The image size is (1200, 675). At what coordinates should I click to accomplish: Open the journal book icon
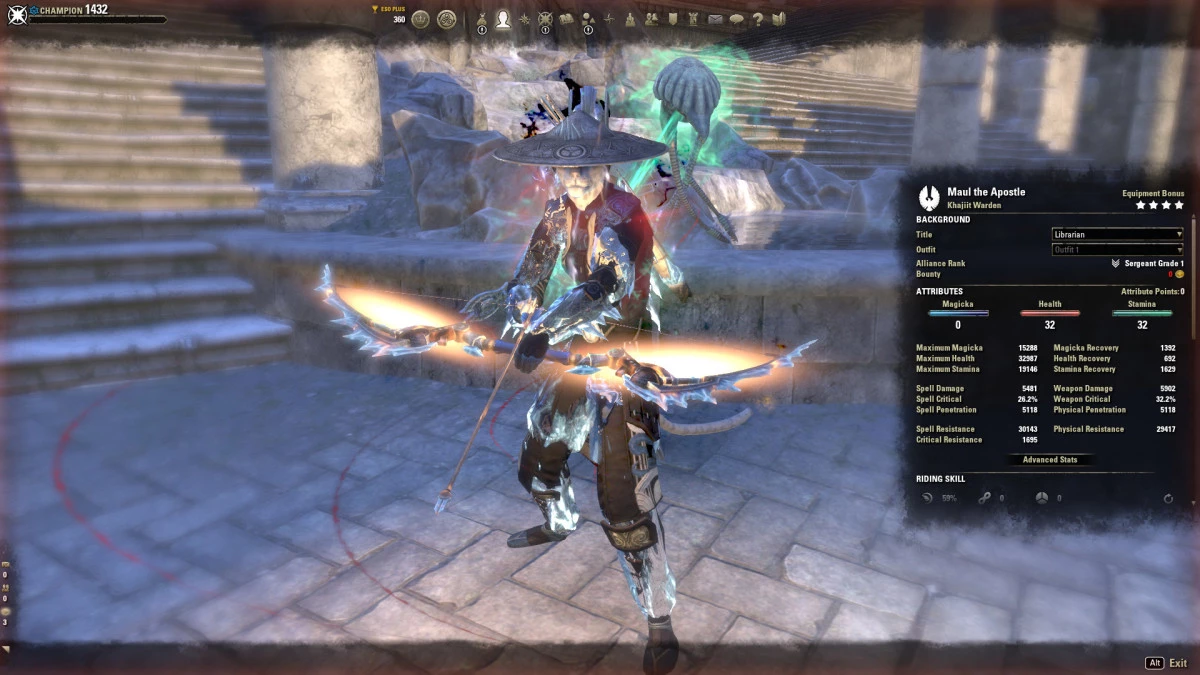coord(566,19)
